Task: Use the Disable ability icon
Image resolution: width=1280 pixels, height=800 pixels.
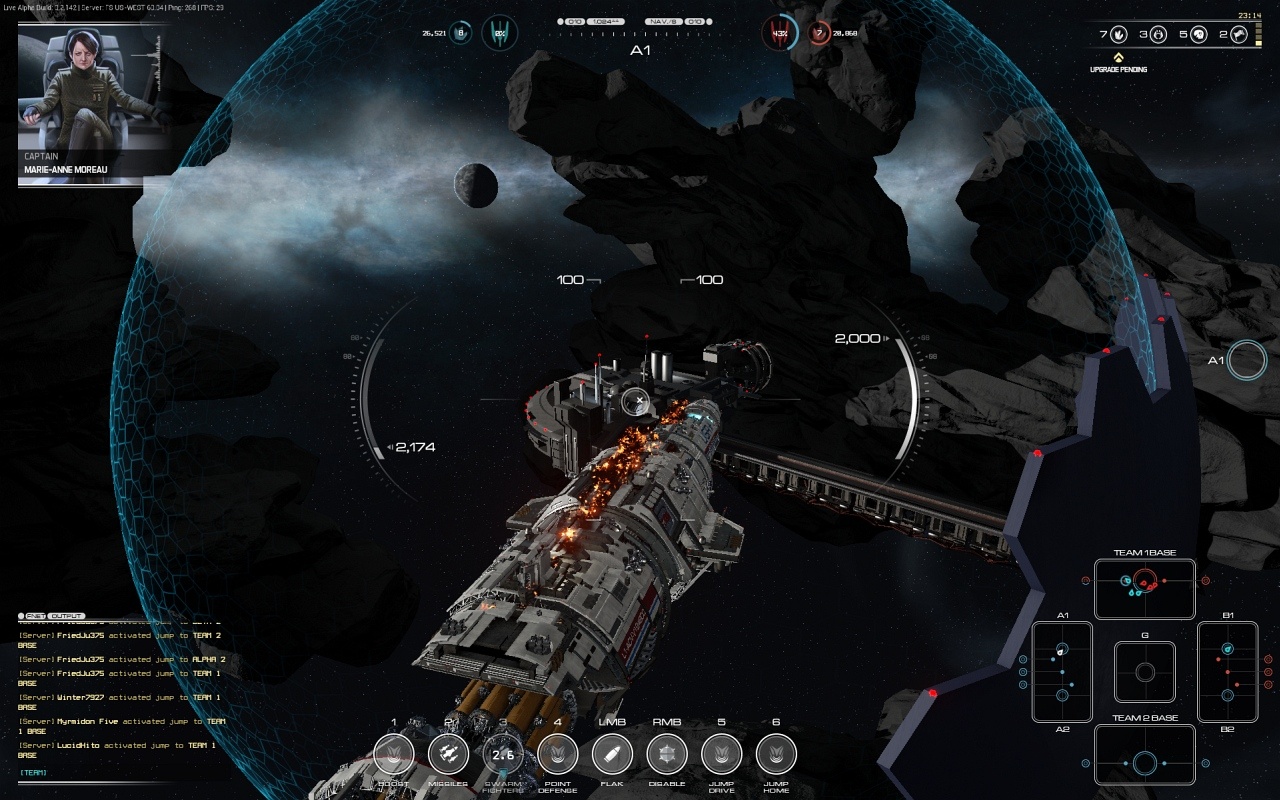Action: tap(667, 754)
